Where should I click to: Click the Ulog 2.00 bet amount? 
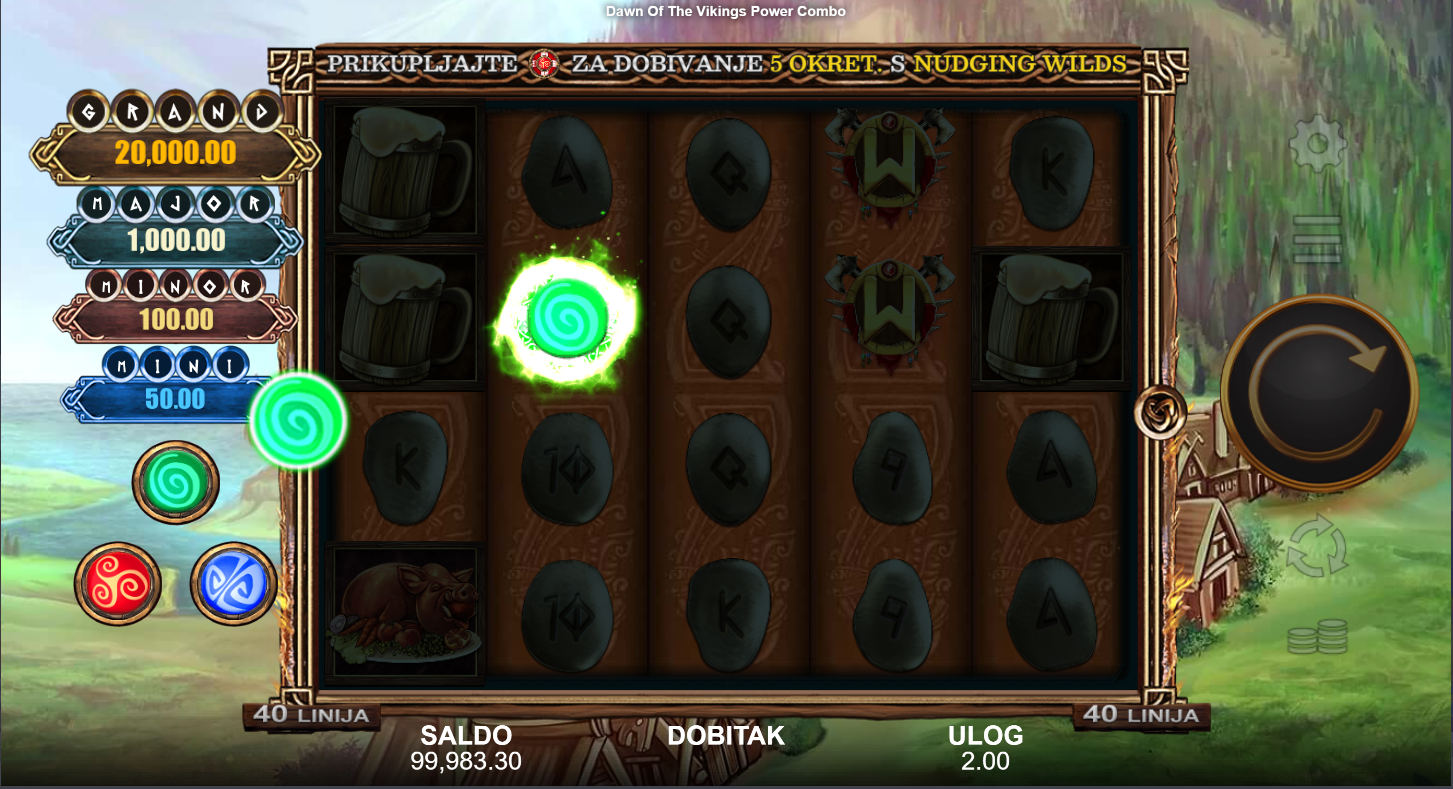(985, 761)
